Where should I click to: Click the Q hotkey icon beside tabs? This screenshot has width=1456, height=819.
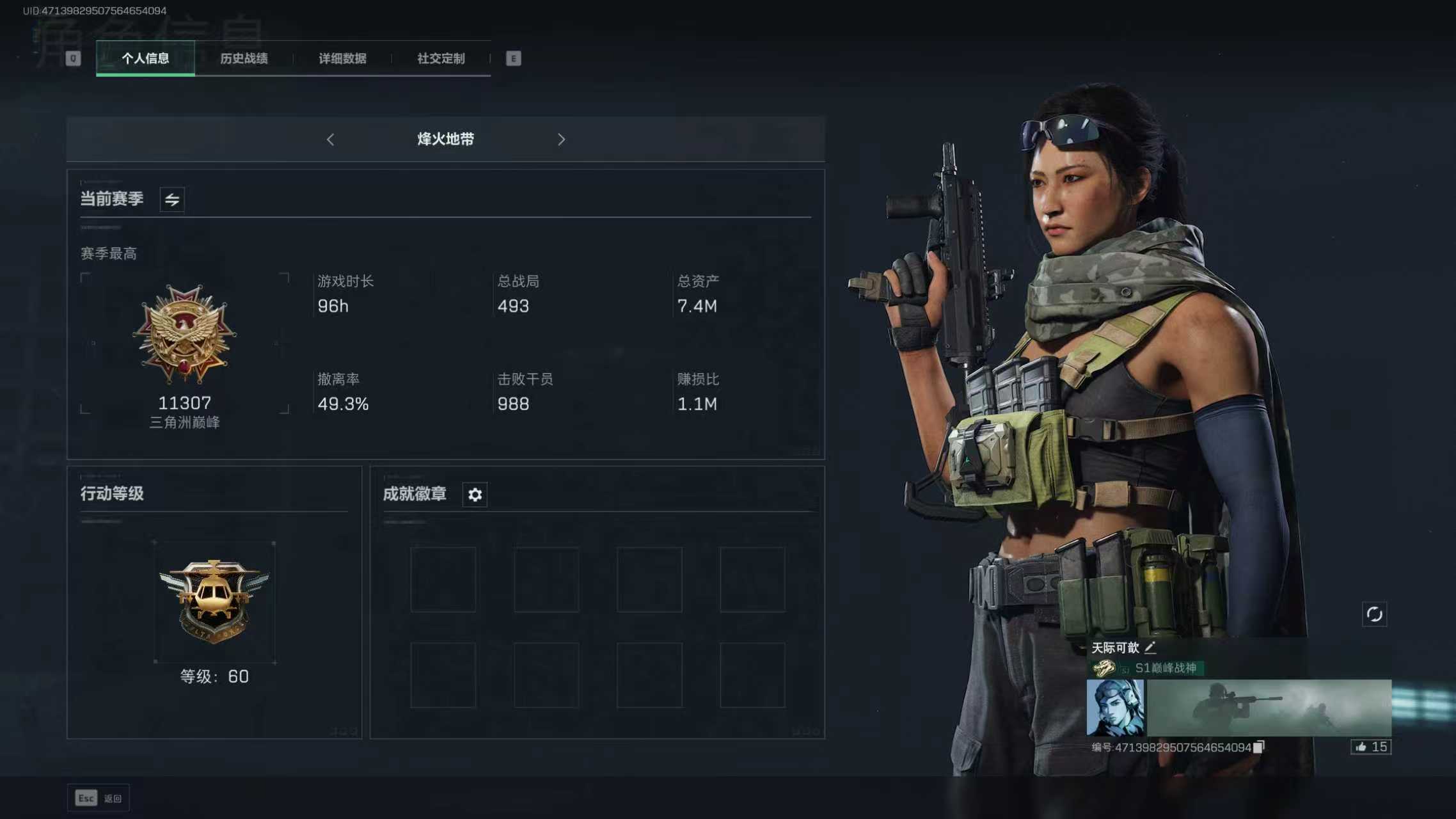[72, 58]
